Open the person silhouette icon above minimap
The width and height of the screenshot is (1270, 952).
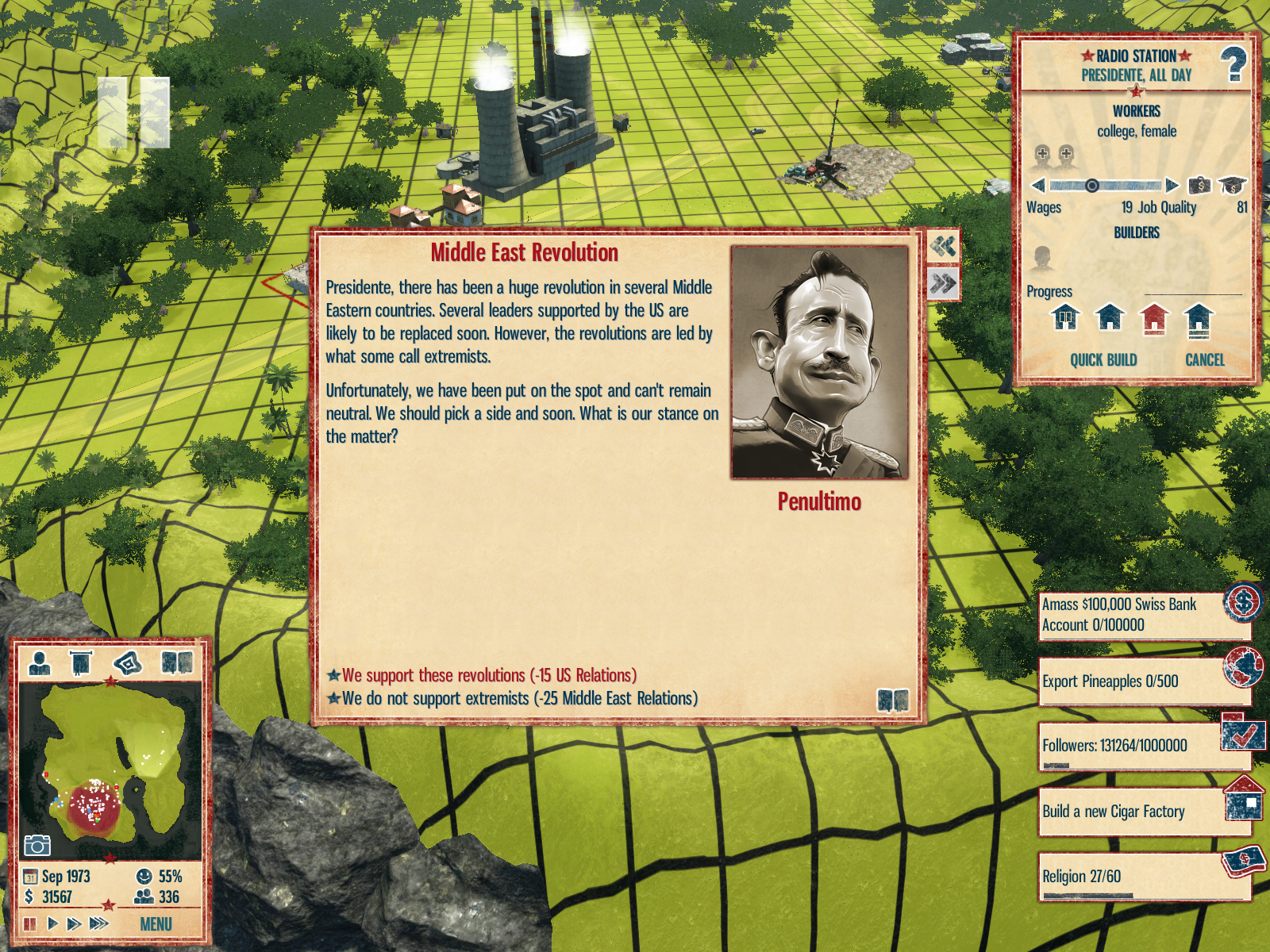tap(39, 662)
